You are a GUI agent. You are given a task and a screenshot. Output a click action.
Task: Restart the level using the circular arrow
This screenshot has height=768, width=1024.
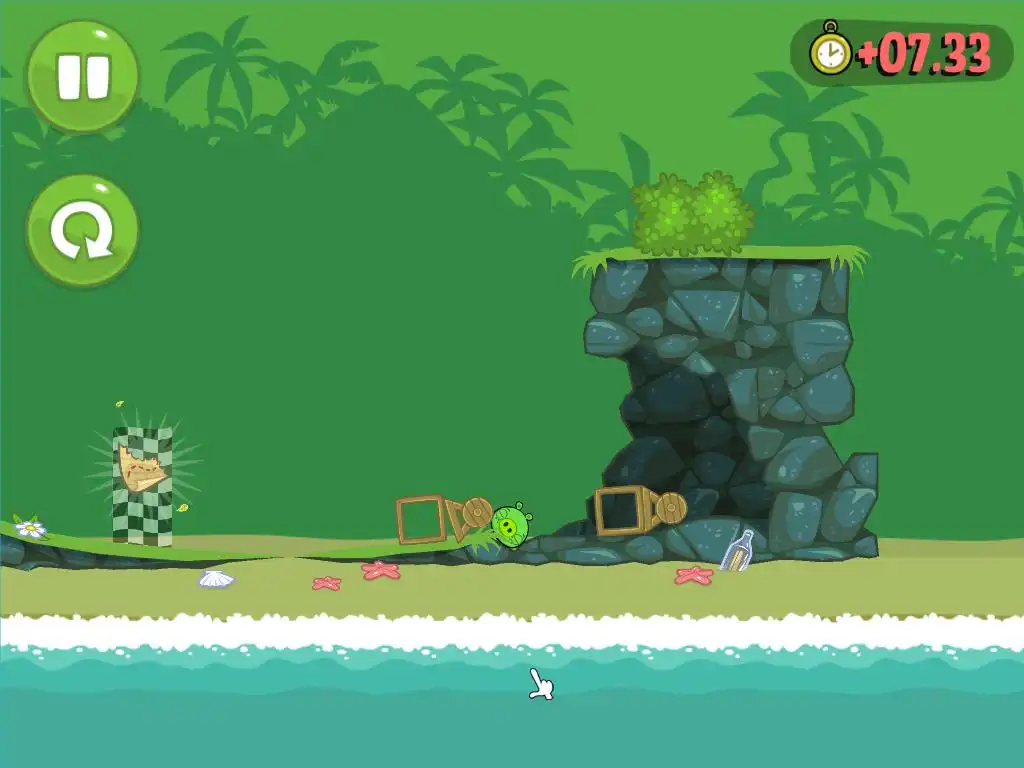pos(82,230)
